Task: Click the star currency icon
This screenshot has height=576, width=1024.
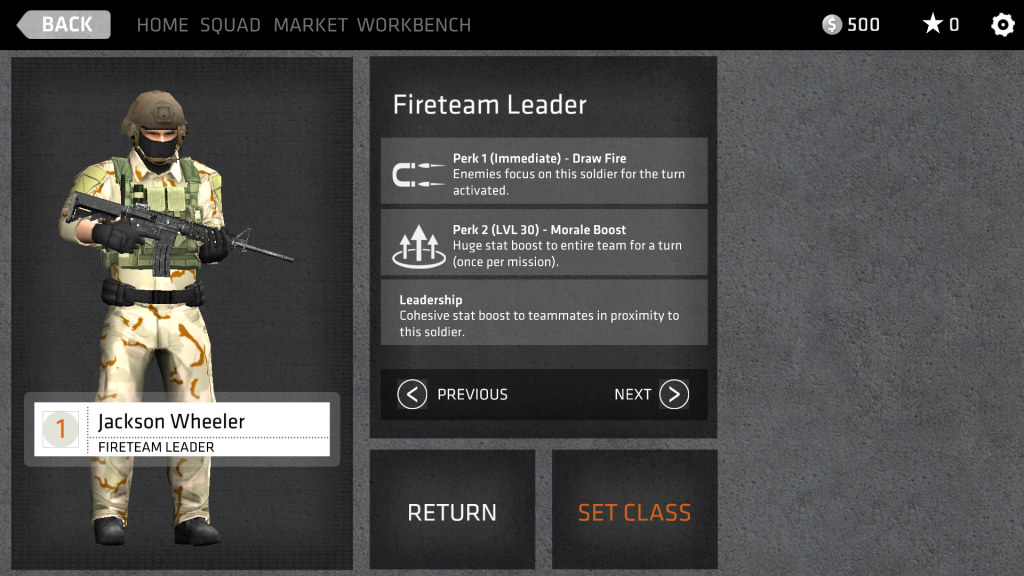Action: pyautogui.click(x=932, y=25)
